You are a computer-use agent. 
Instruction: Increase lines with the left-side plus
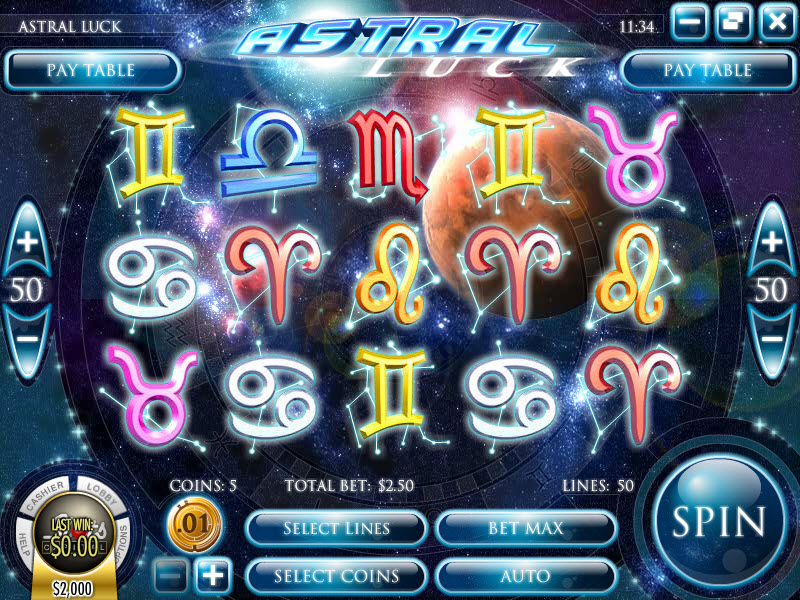pos(28,241)
